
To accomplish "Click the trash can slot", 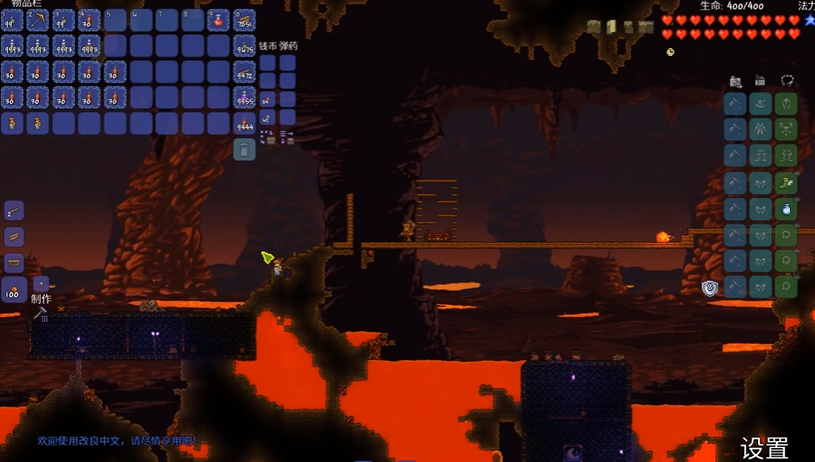I will pyautogui.click(x=244, y=150).
